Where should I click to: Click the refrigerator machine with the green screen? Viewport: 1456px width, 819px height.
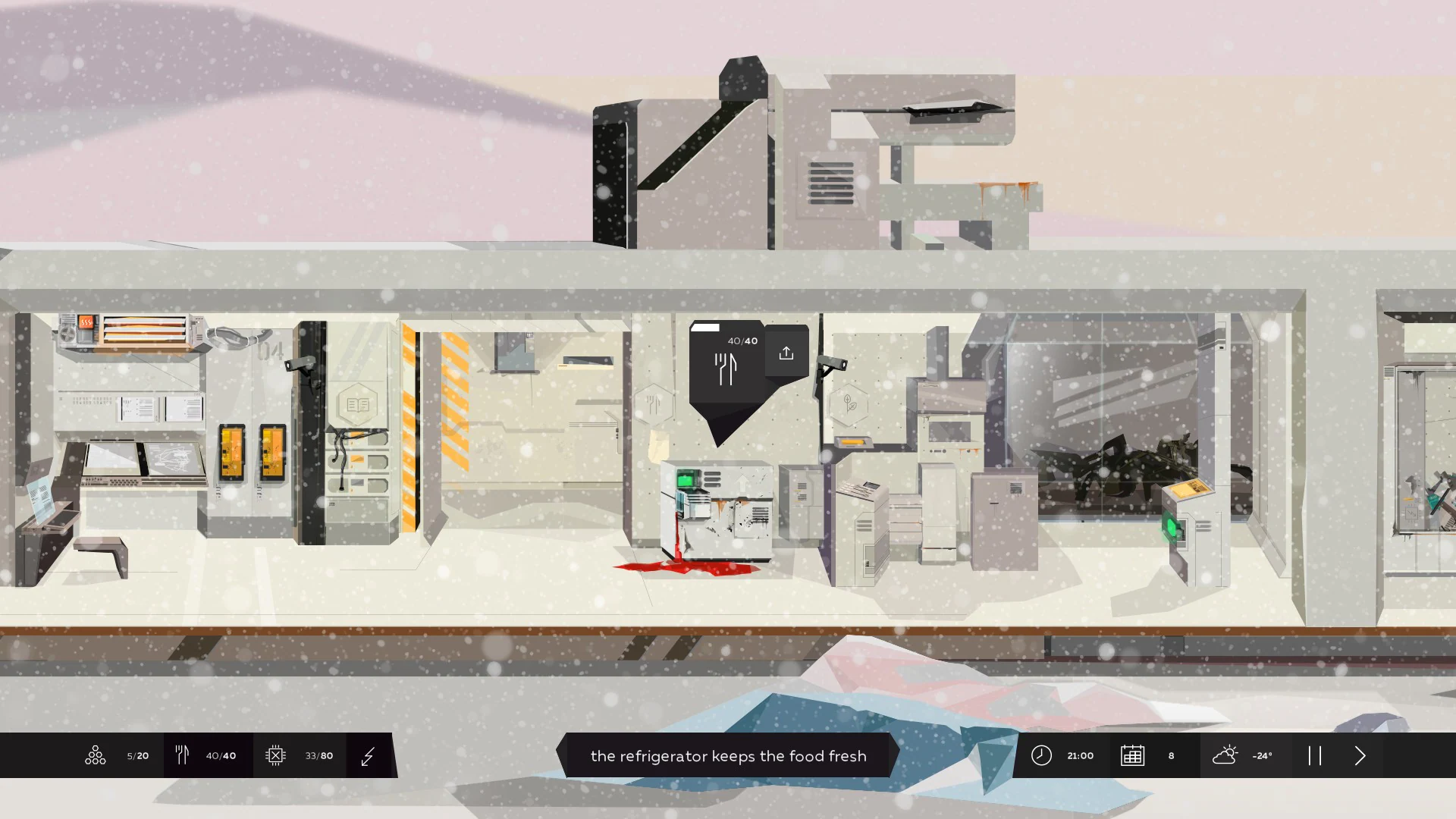pyautogui.click(x=717, y=508)
